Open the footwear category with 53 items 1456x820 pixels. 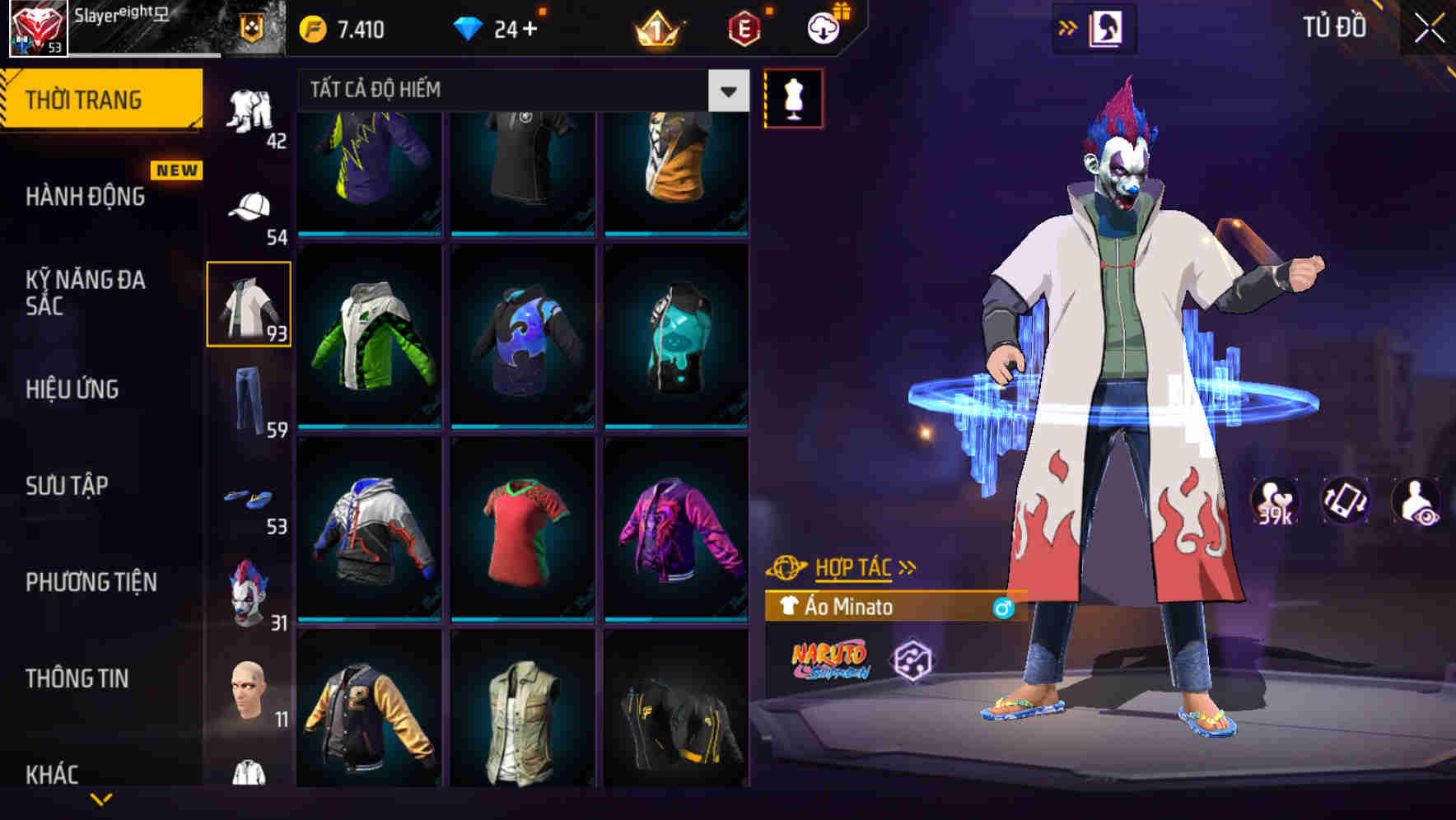(x=250, y=498)
